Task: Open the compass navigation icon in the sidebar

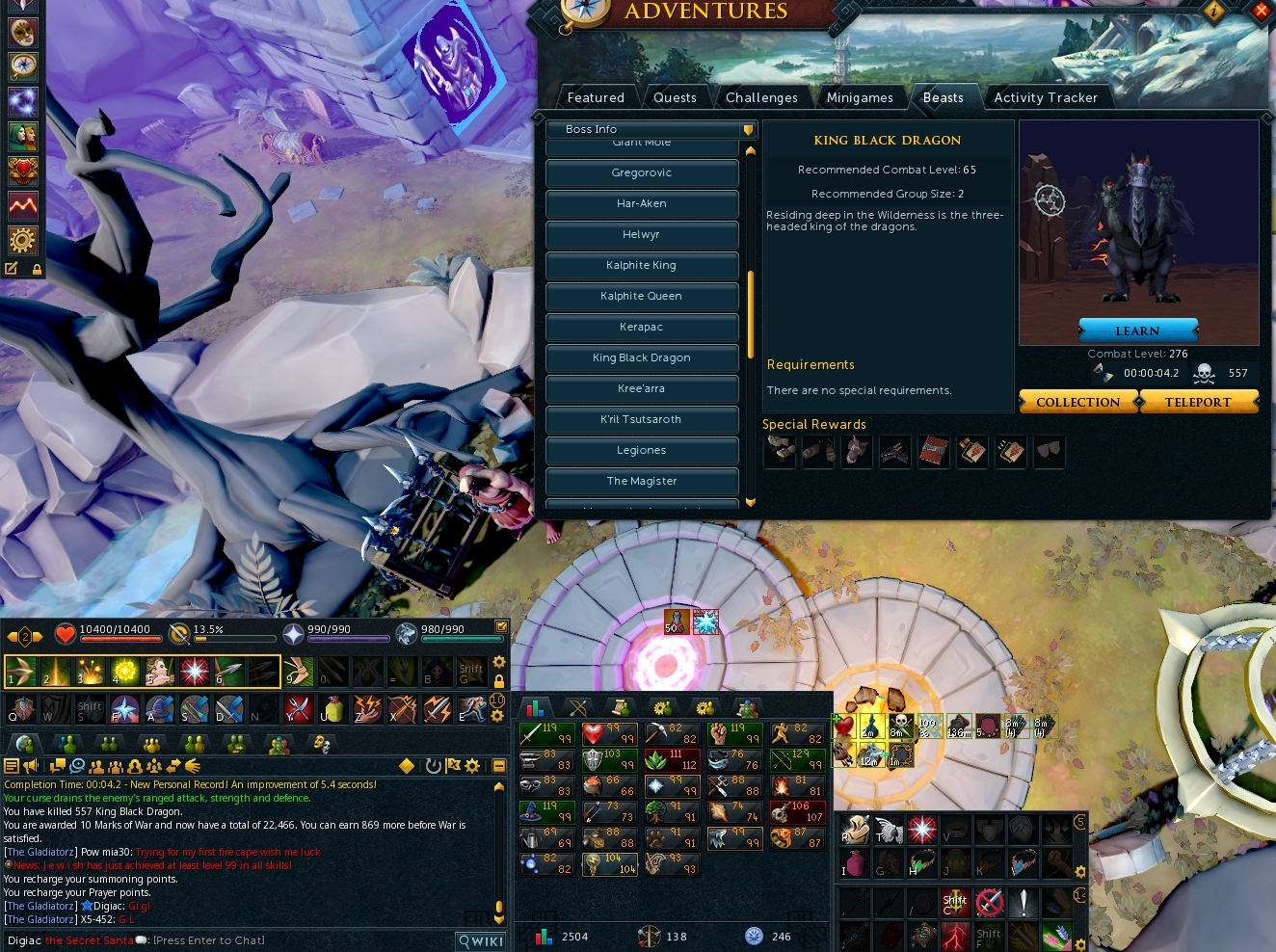Action: (22, 66)
